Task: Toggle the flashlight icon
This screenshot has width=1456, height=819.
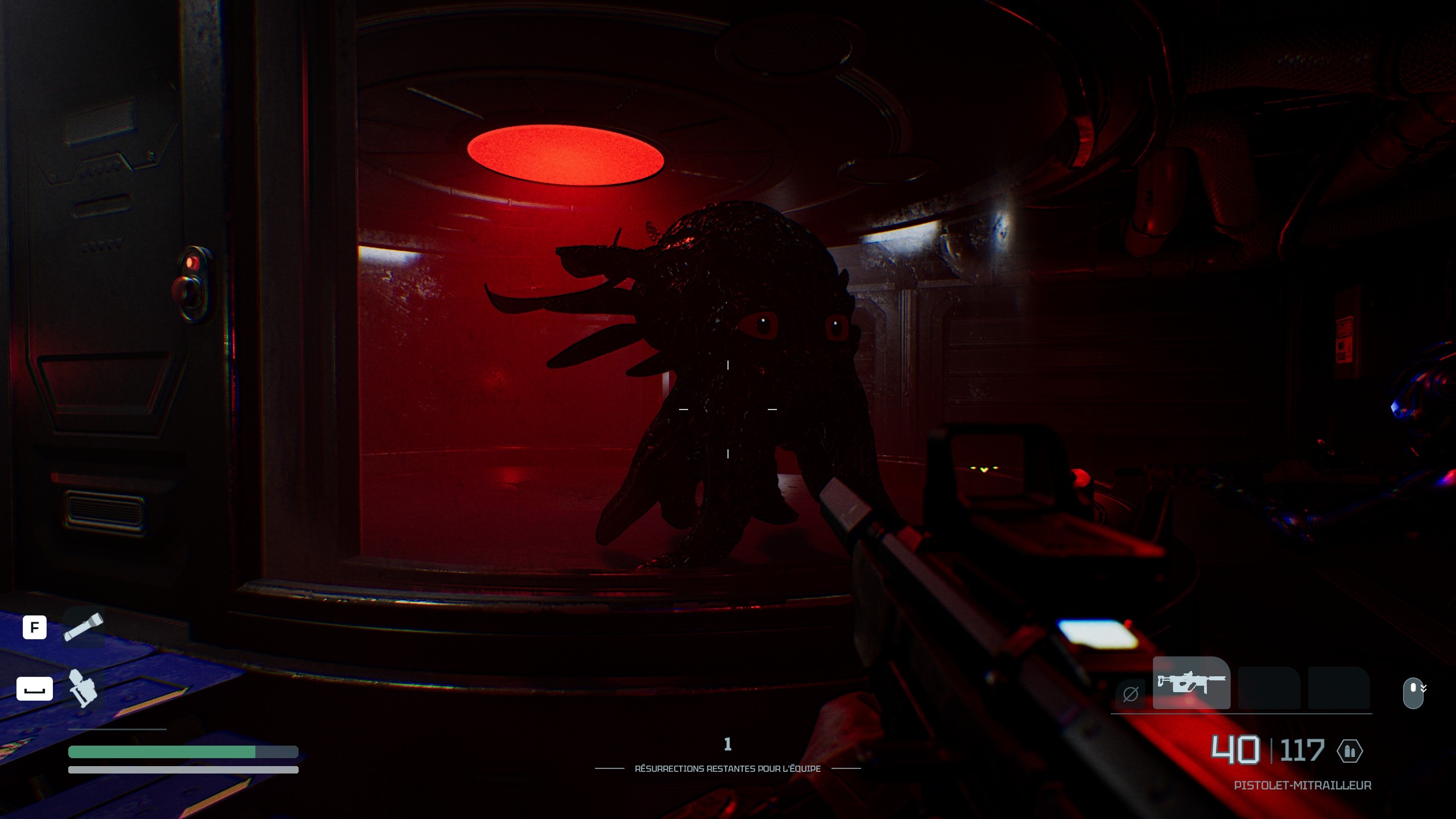Action: pyautogui.click(x=83, y=627)
